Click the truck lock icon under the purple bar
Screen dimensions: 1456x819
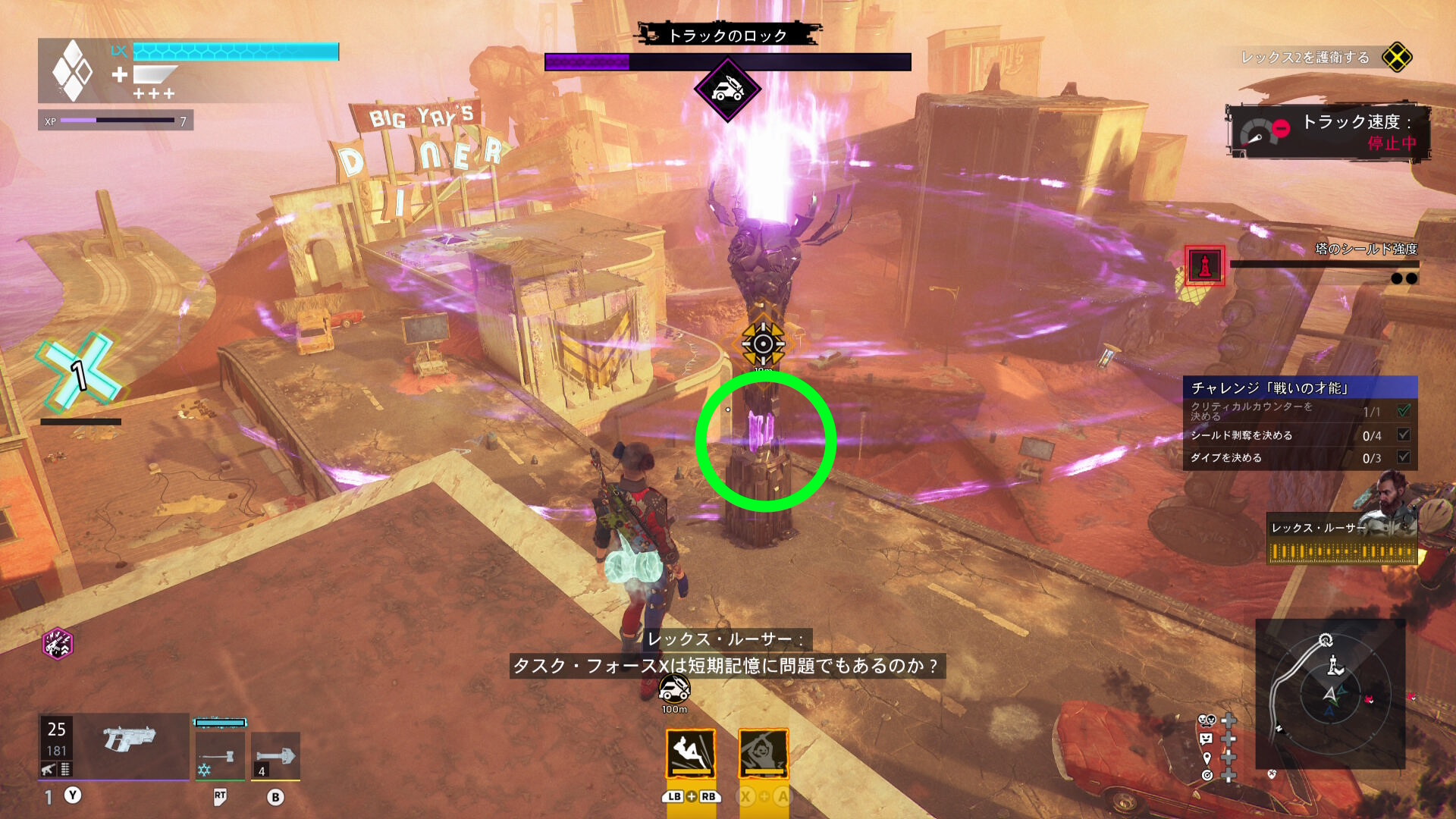pyautogui.click(x=727, y=89)
